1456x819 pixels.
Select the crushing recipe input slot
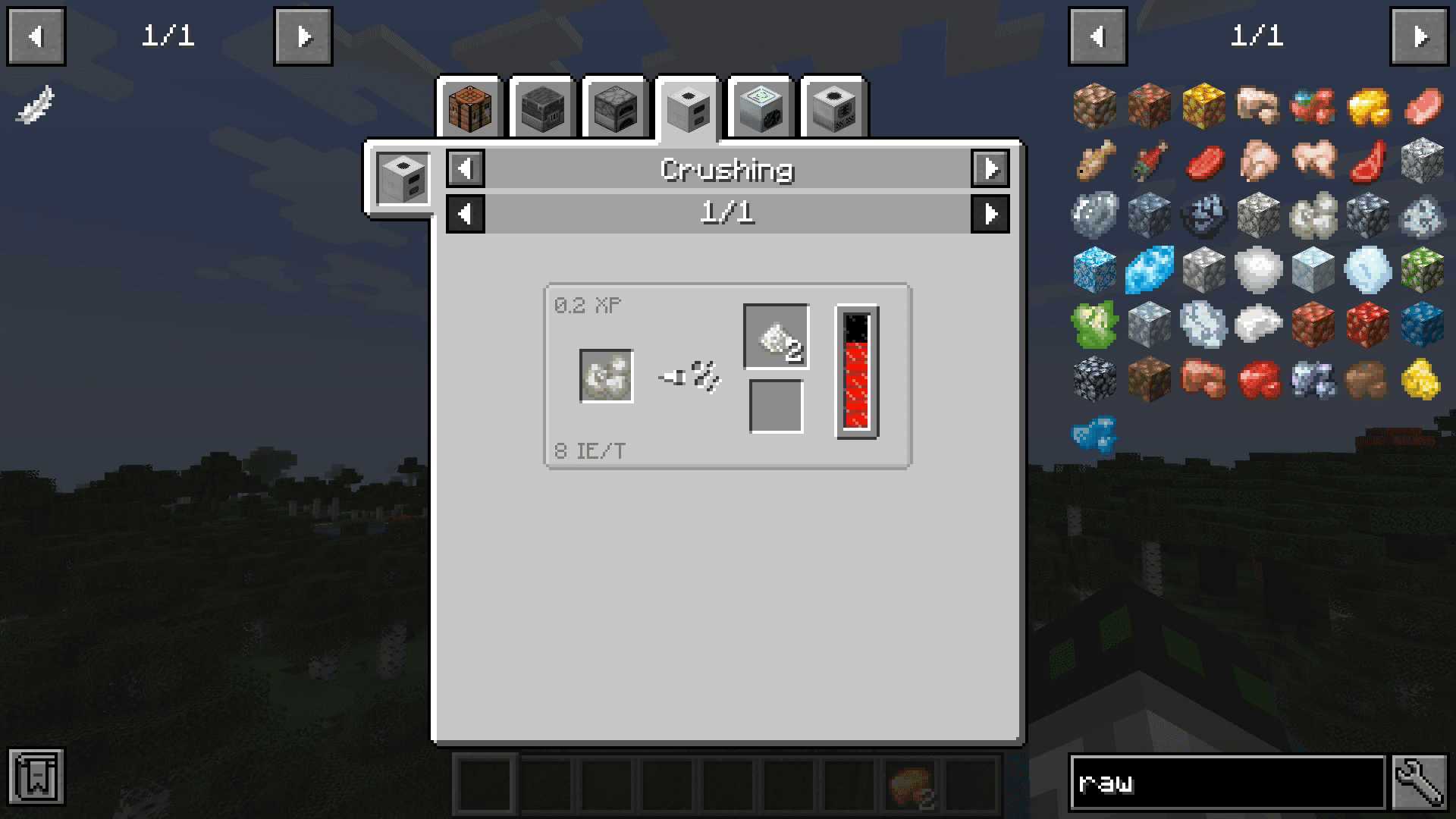click(x=607, y=376)
